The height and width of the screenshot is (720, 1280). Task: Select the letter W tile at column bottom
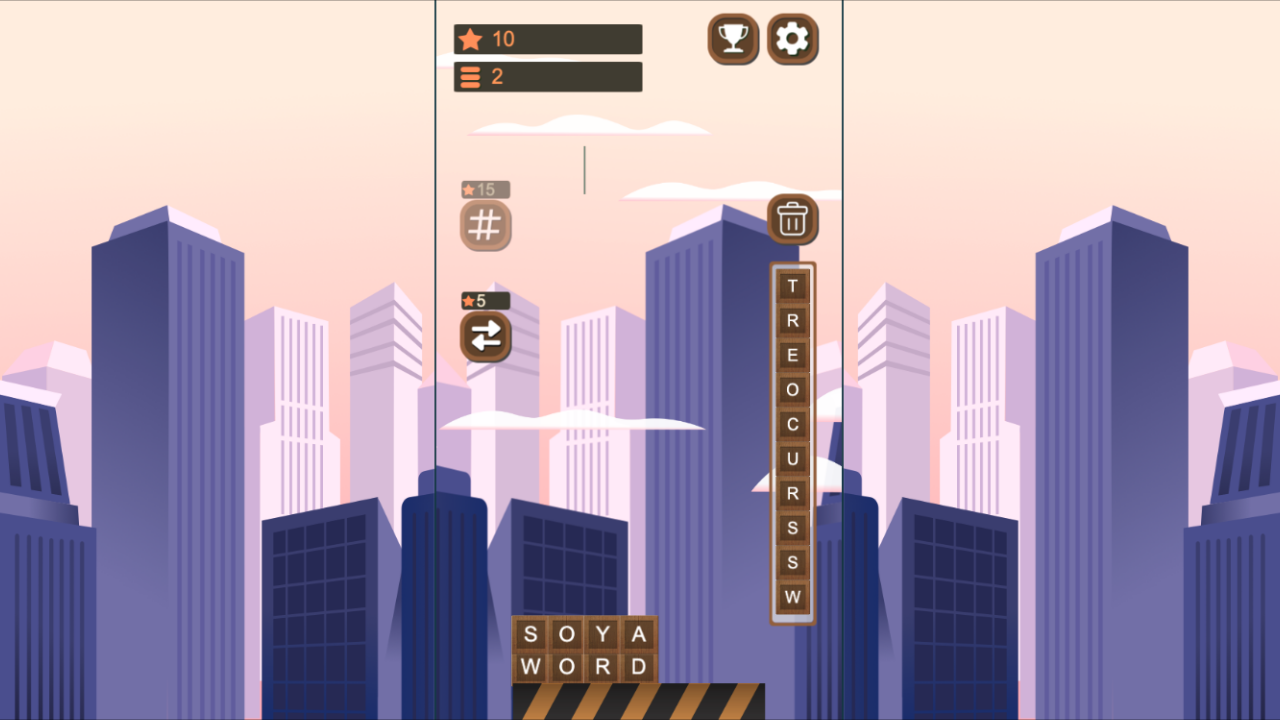793,598
